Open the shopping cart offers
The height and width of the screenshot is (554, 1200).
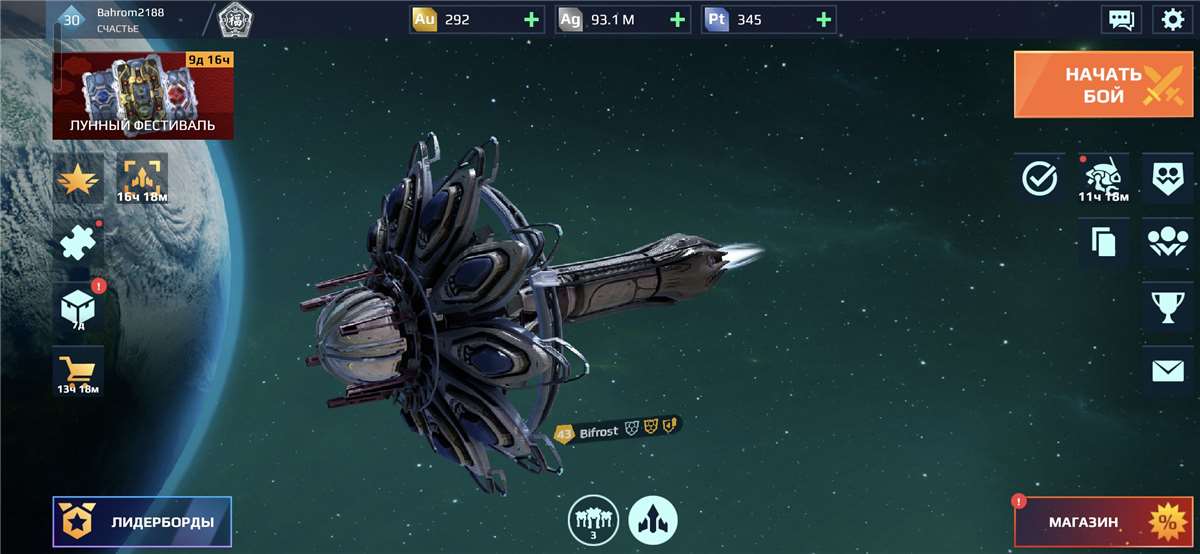77,374
